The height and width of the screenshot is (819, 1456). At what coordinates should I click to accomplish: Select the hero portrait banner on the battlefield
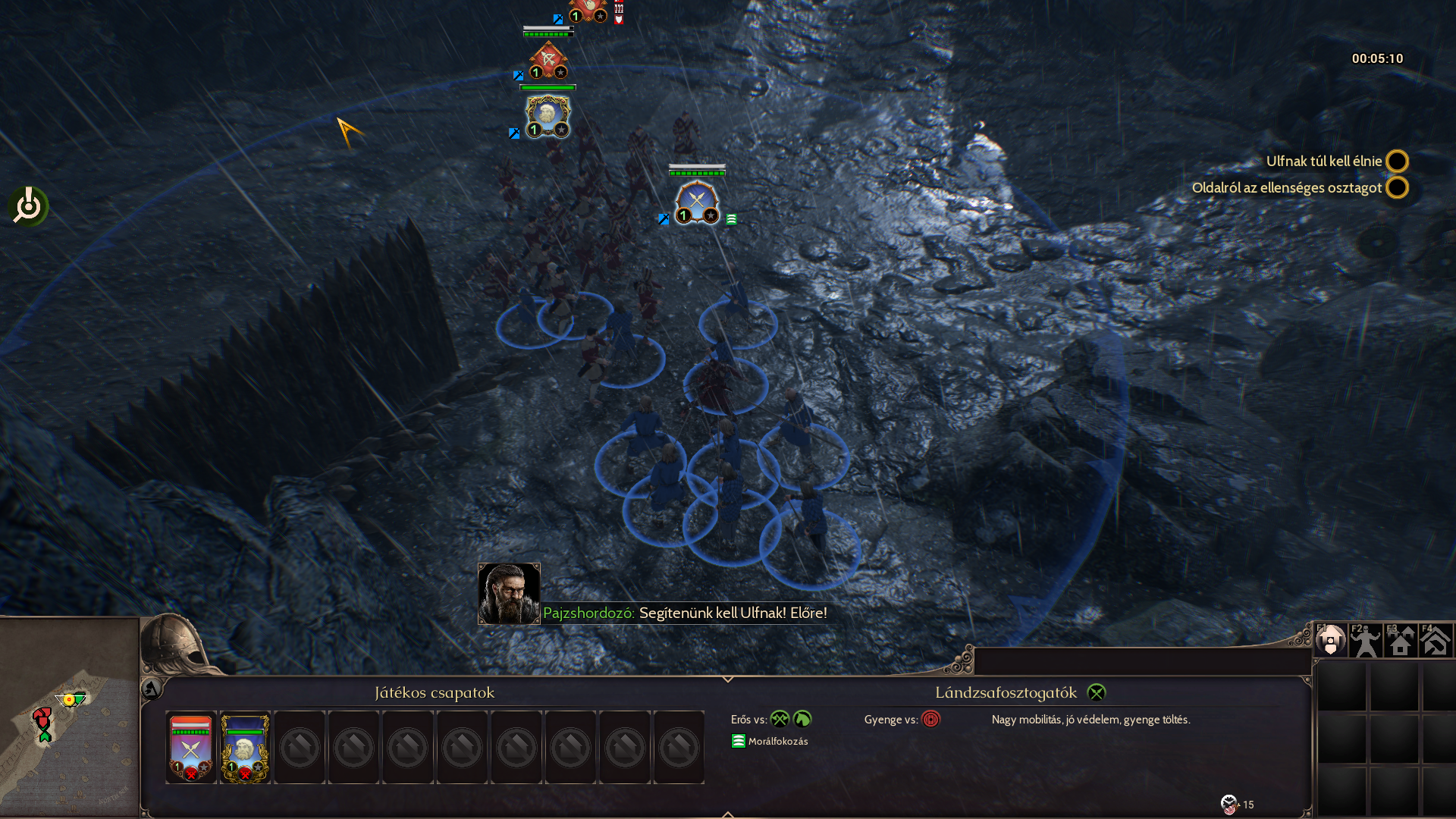click(x=547, y=116)
